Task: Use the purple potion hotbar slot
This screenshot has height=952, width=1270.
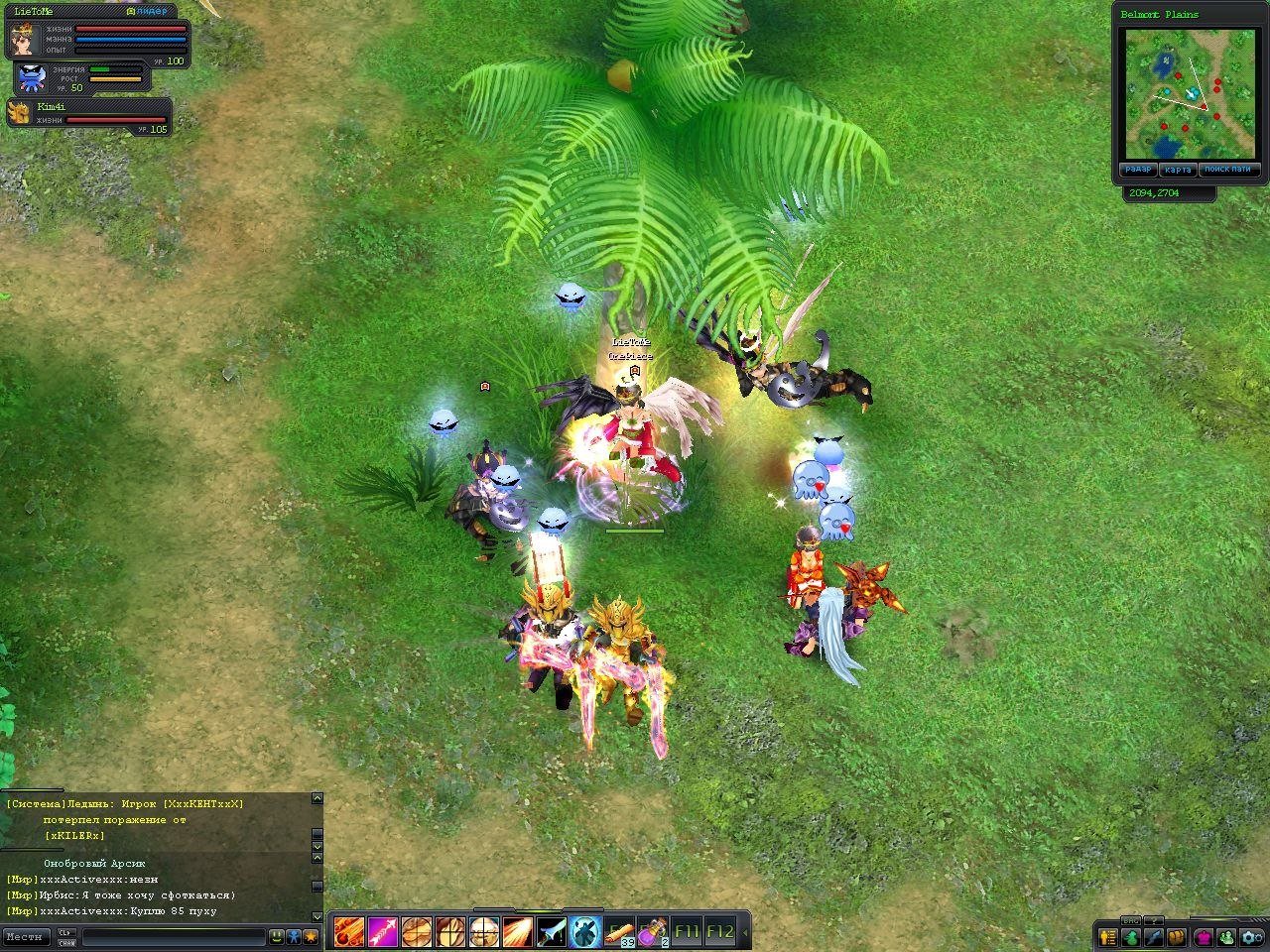Action: [652, 932]
